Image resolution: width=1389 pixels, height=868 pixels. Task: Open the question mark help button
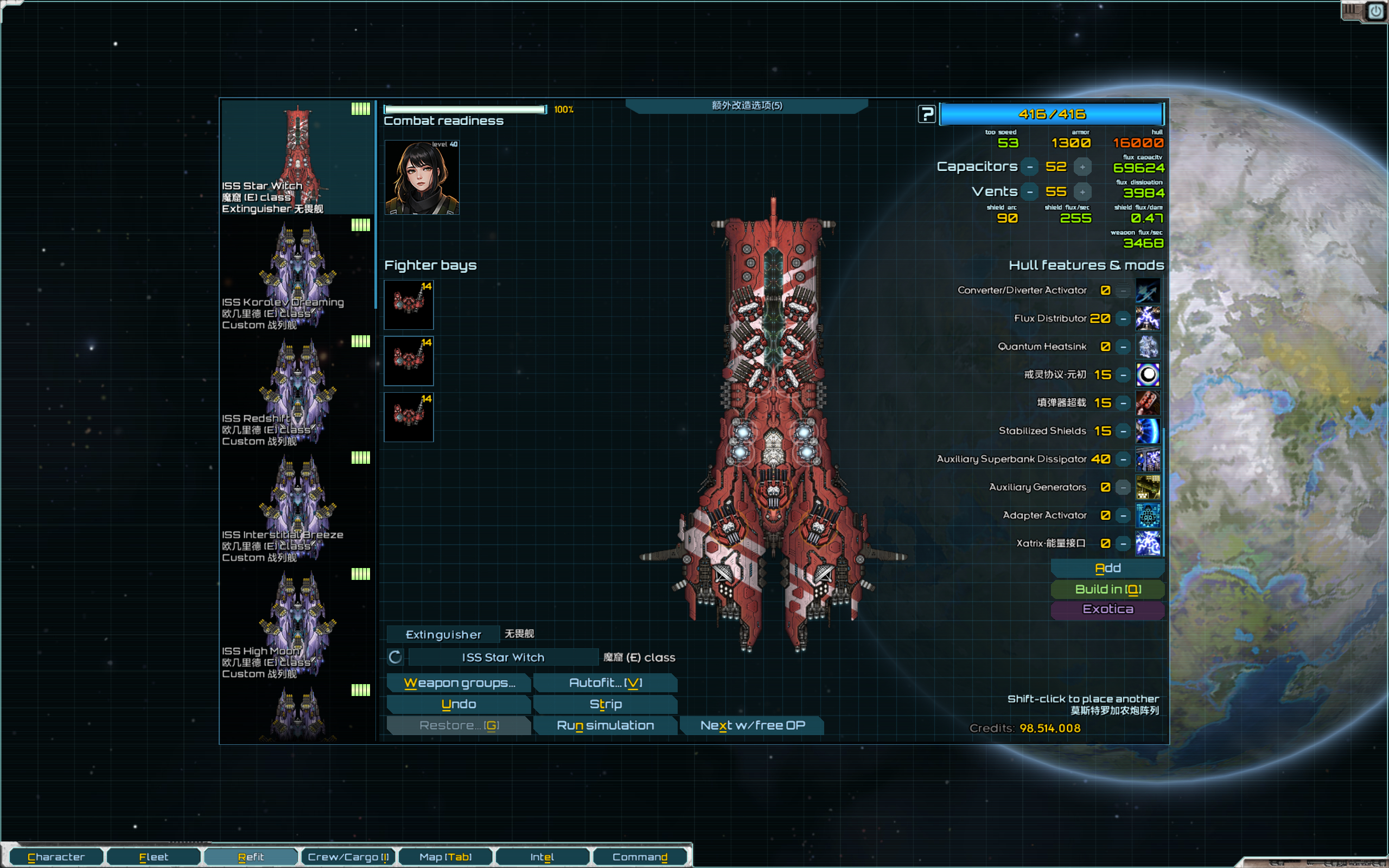click(x=926, y=114)
